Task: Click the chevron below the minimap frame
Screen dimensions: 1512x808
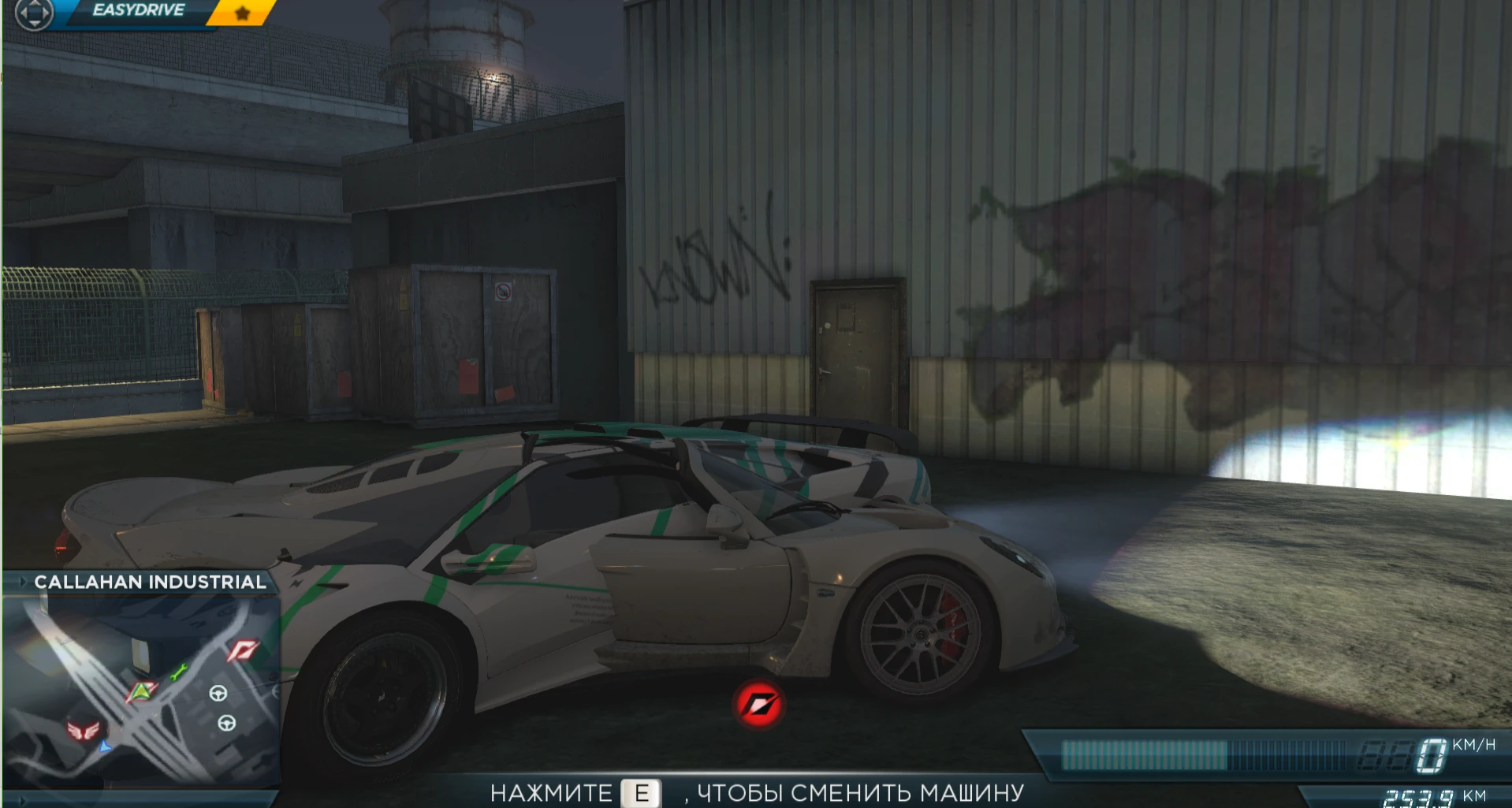Action: coord(21,801)
